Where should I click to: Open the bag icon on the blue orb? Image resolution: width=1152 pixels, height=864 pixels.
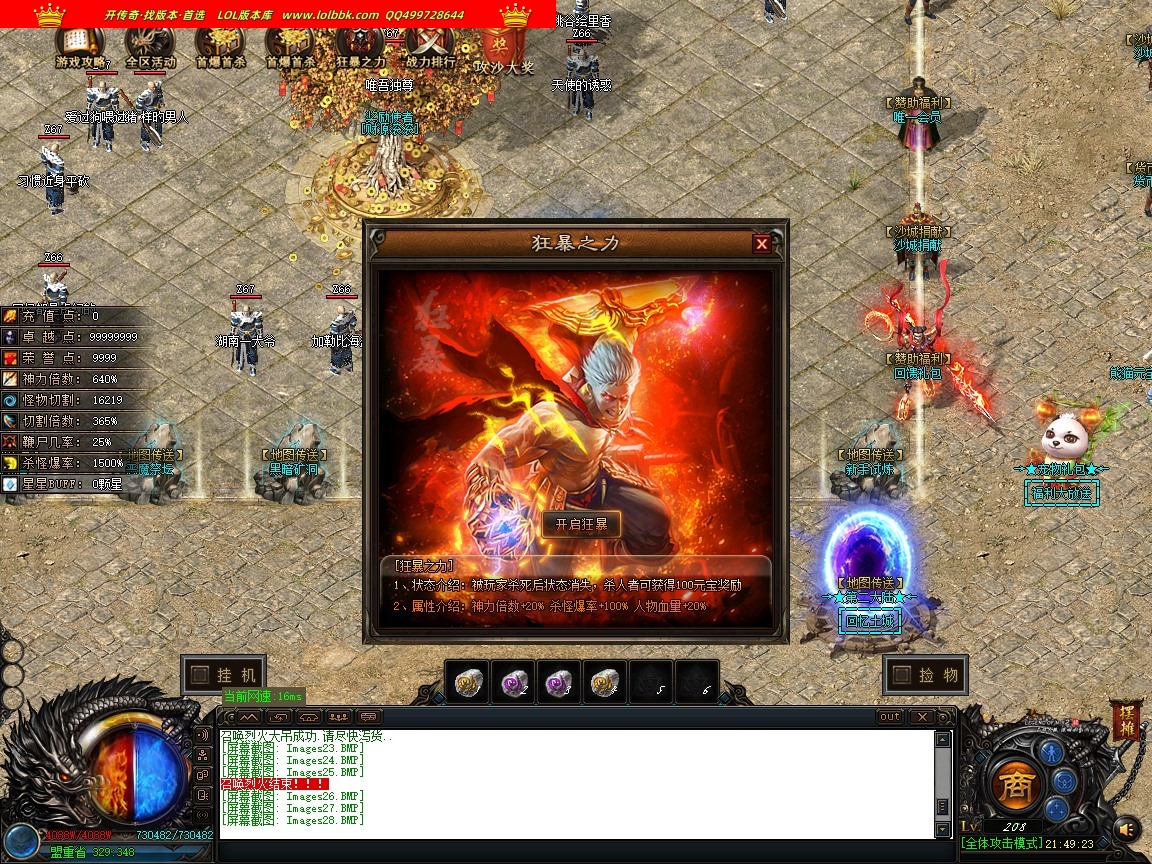tap(1064, 781)
